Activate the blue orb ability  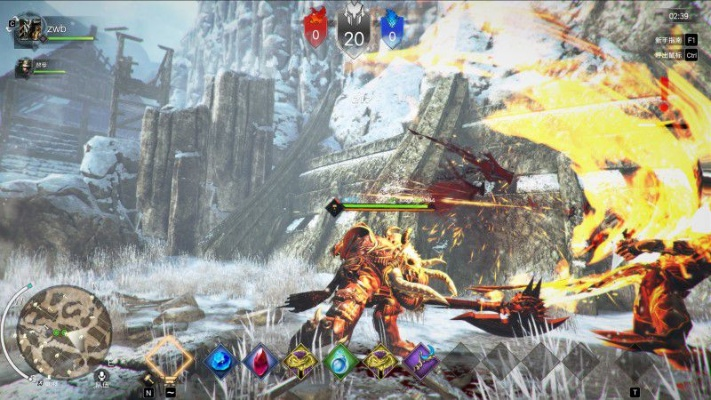click(218, 360)
